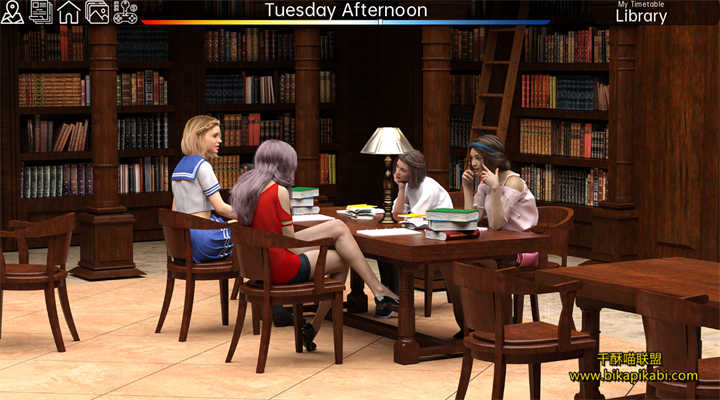Viewport: 720px width, 400px height.
Task: Open the game controller settings icon
Action: coord(125,12)
